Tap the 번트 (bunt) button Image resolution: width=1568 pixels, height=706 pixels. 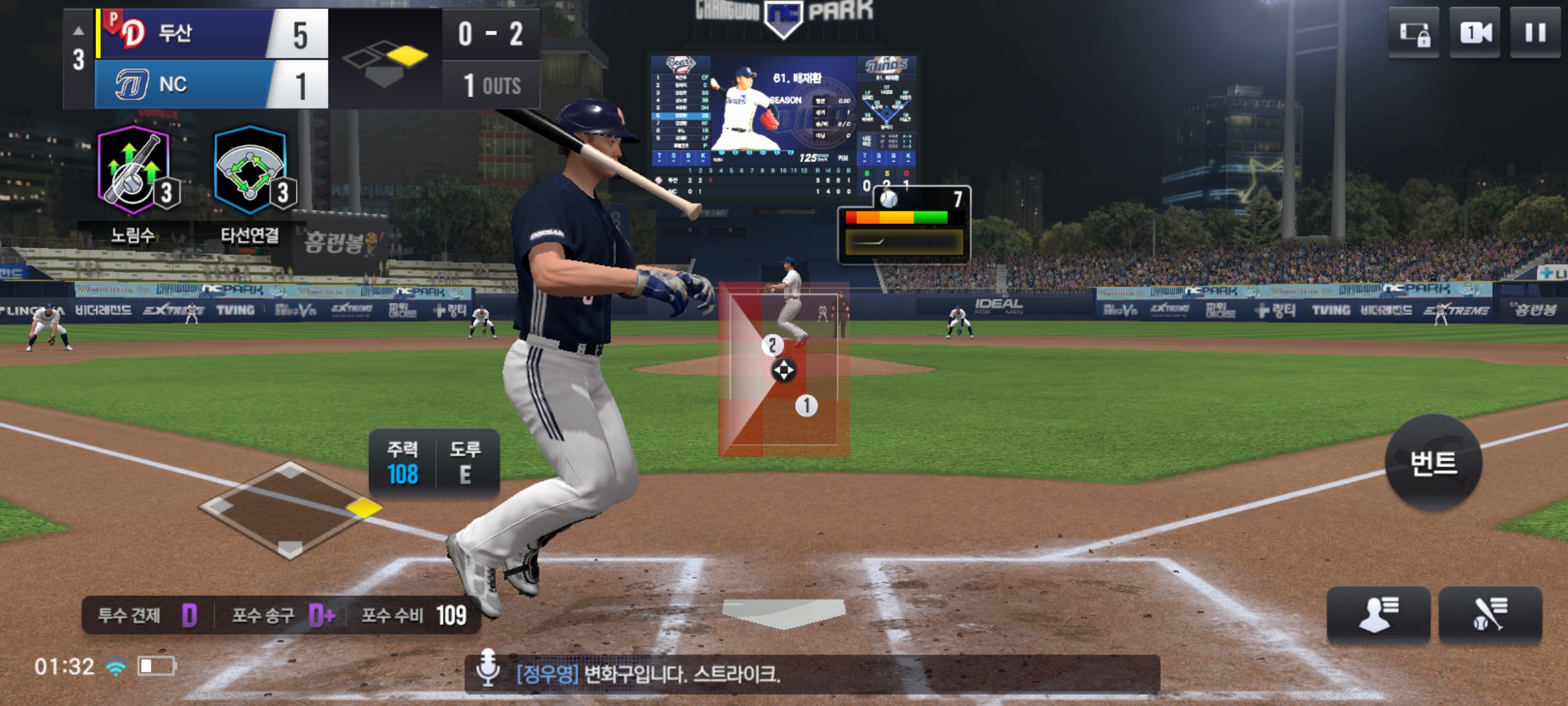[x=1433, y=462]
